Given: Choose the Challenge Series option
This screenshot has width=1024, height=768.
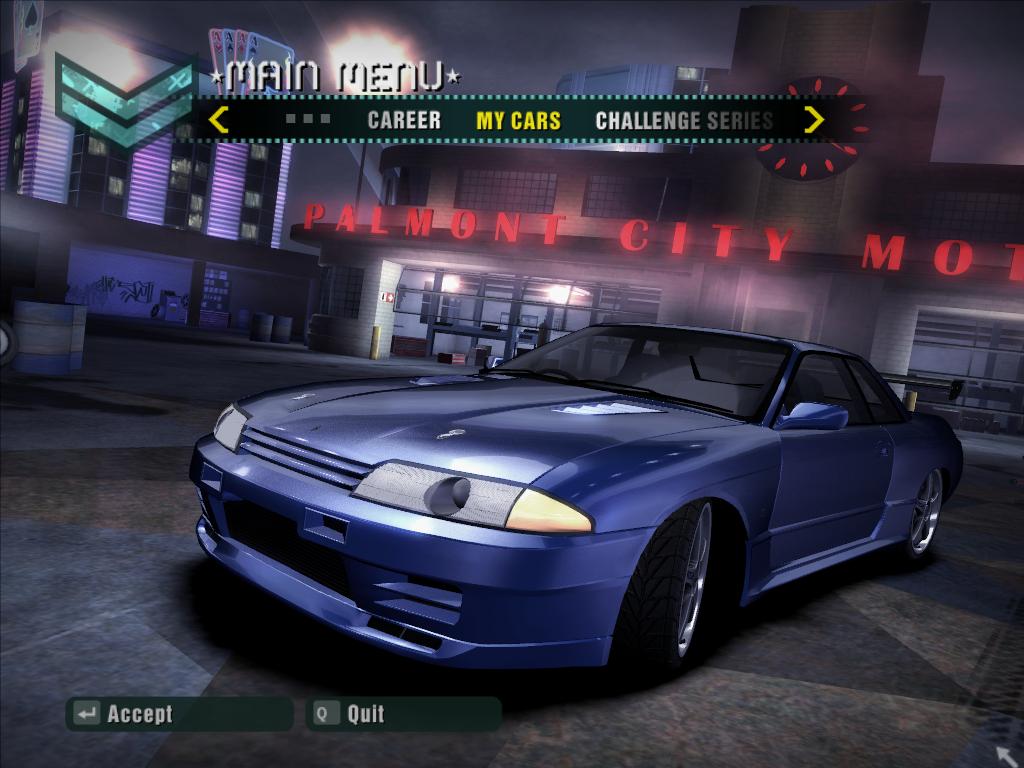Looking at the screenshot, I should click(684, 121).
